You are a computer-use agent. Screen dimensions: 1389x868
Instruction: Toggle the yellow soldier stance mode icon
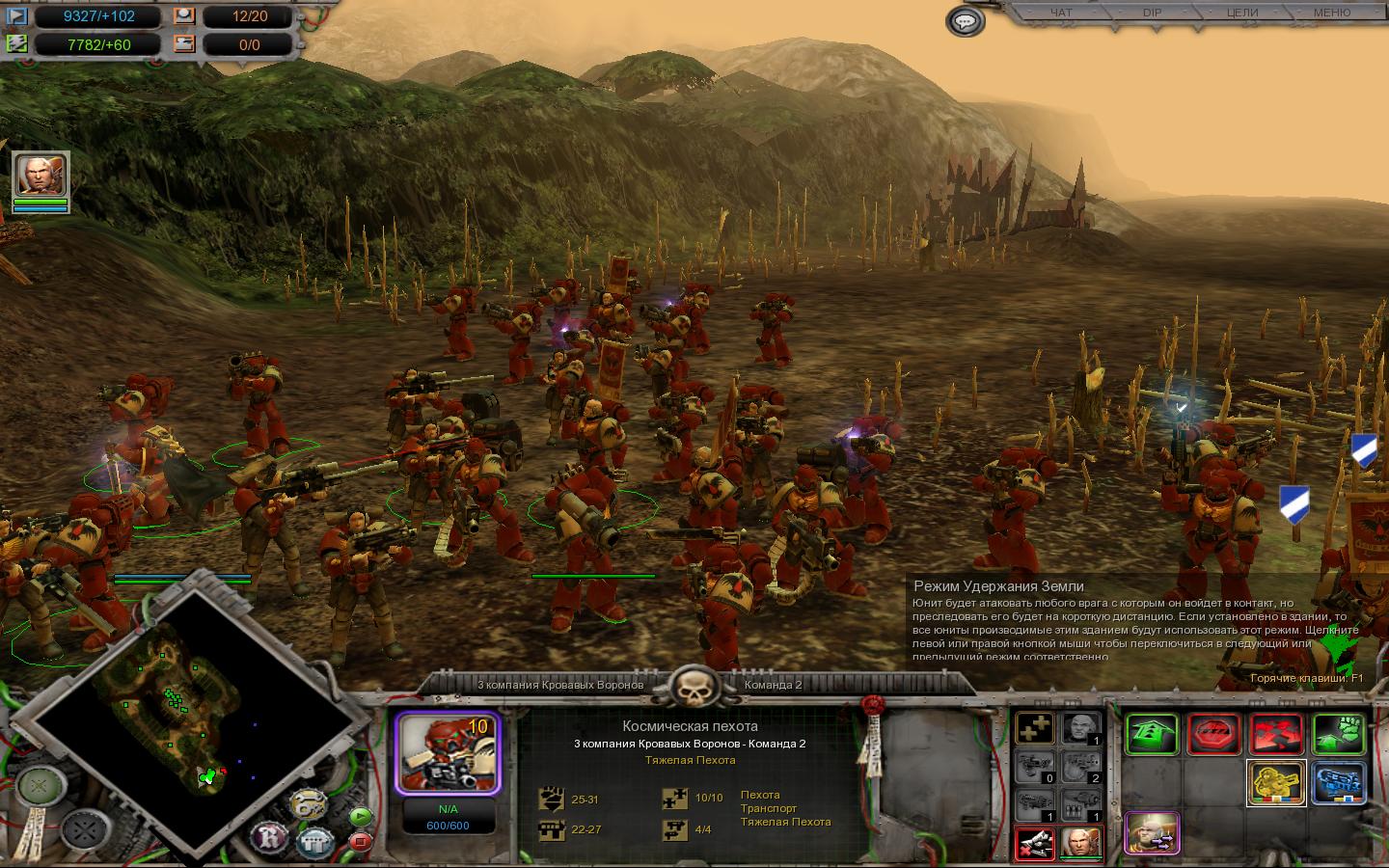[1276, 782]
